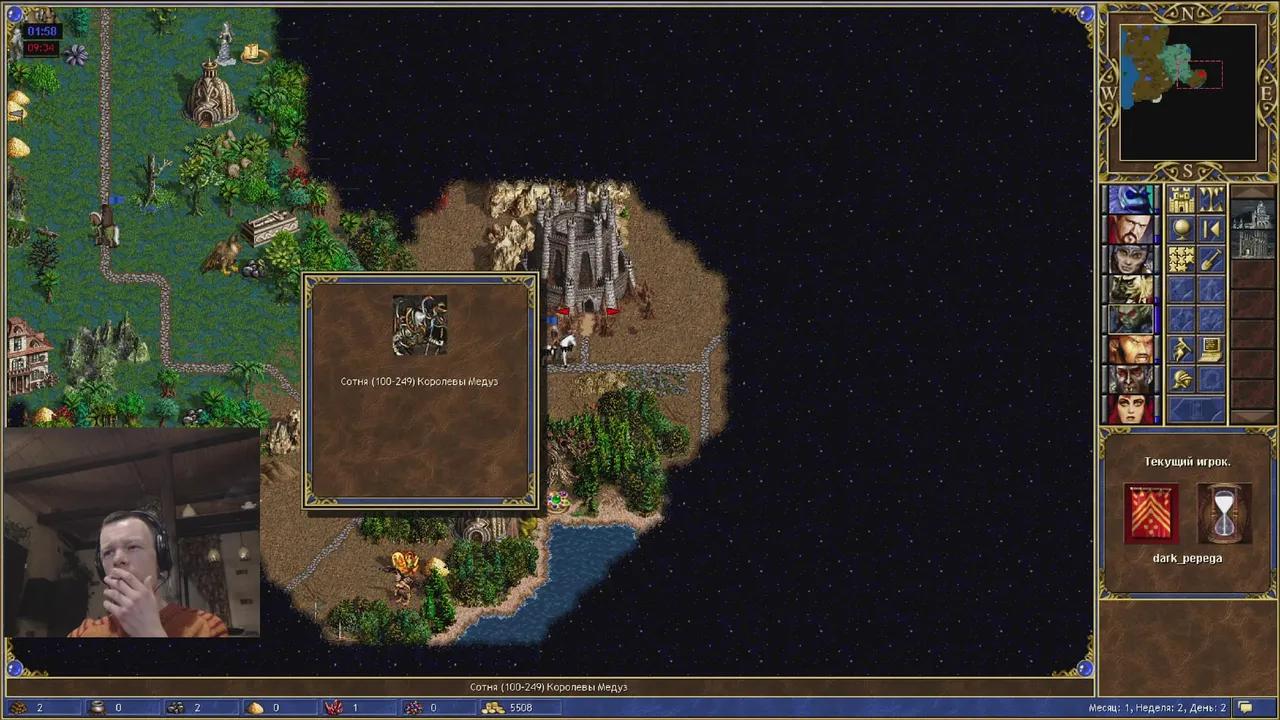Replay opponent's turn with the arrow icon

[x=1211, y=229]
